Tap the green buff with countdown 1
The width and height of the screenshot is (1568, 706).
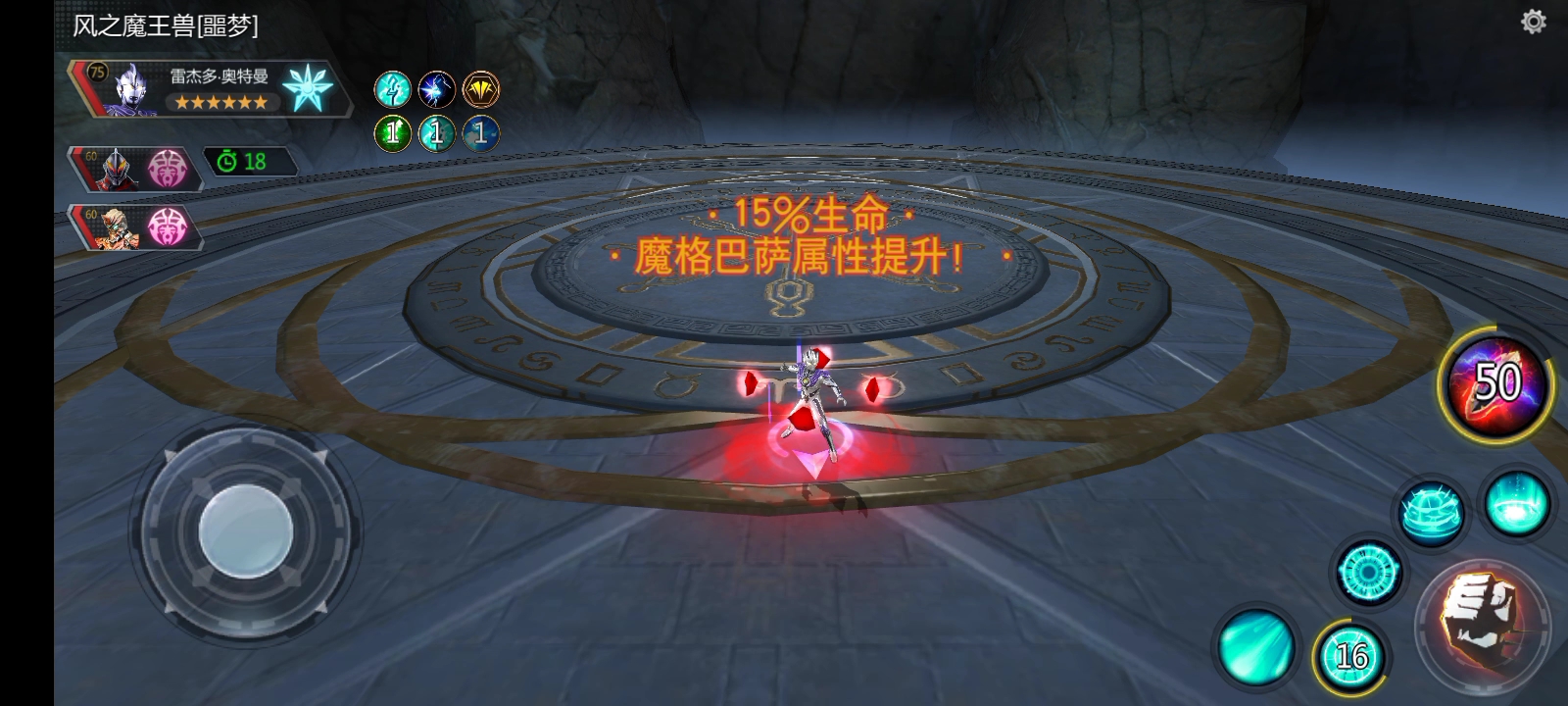pos(392,133)
